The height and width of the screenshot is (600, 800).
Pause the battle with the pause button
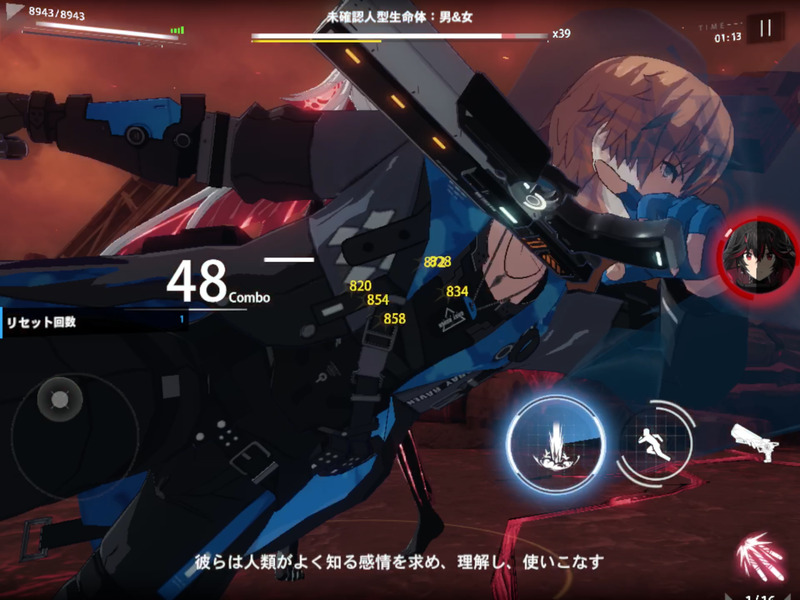click(x=765, y=28)
